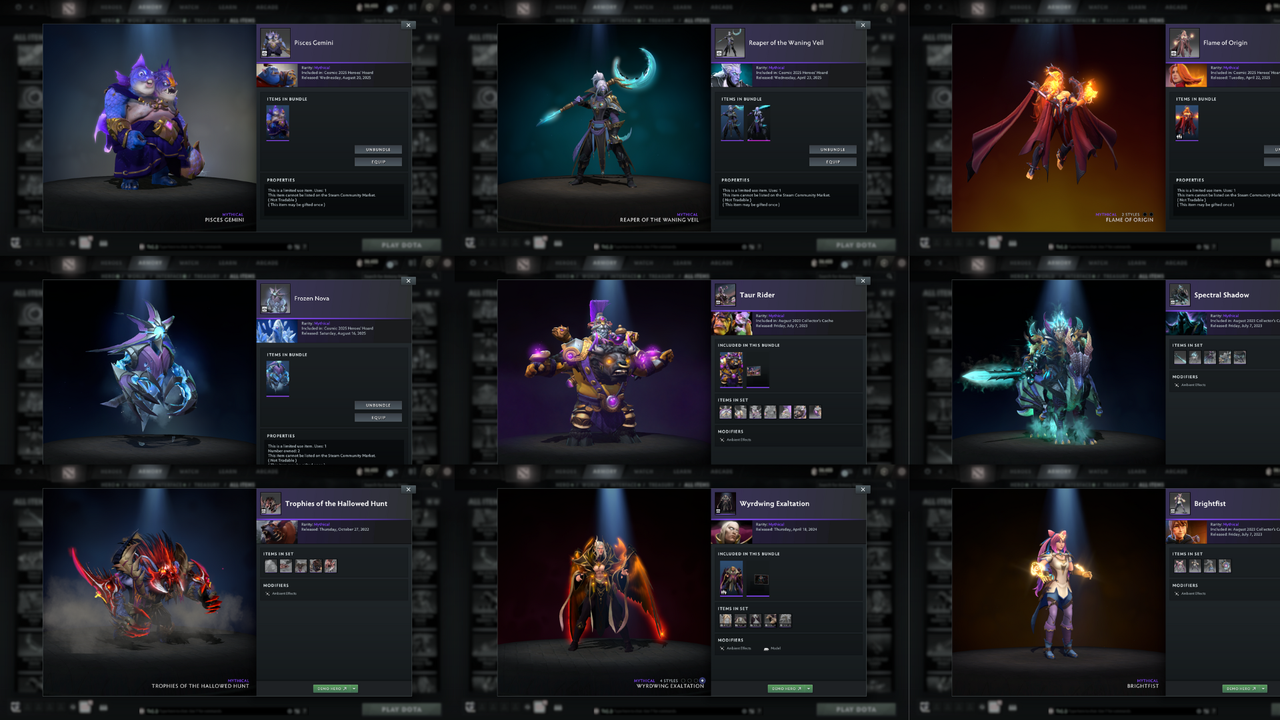The image size is (1280, 720).
Task: Click the Unbundle button for Pisces Gemini
Action: [378, 148]
